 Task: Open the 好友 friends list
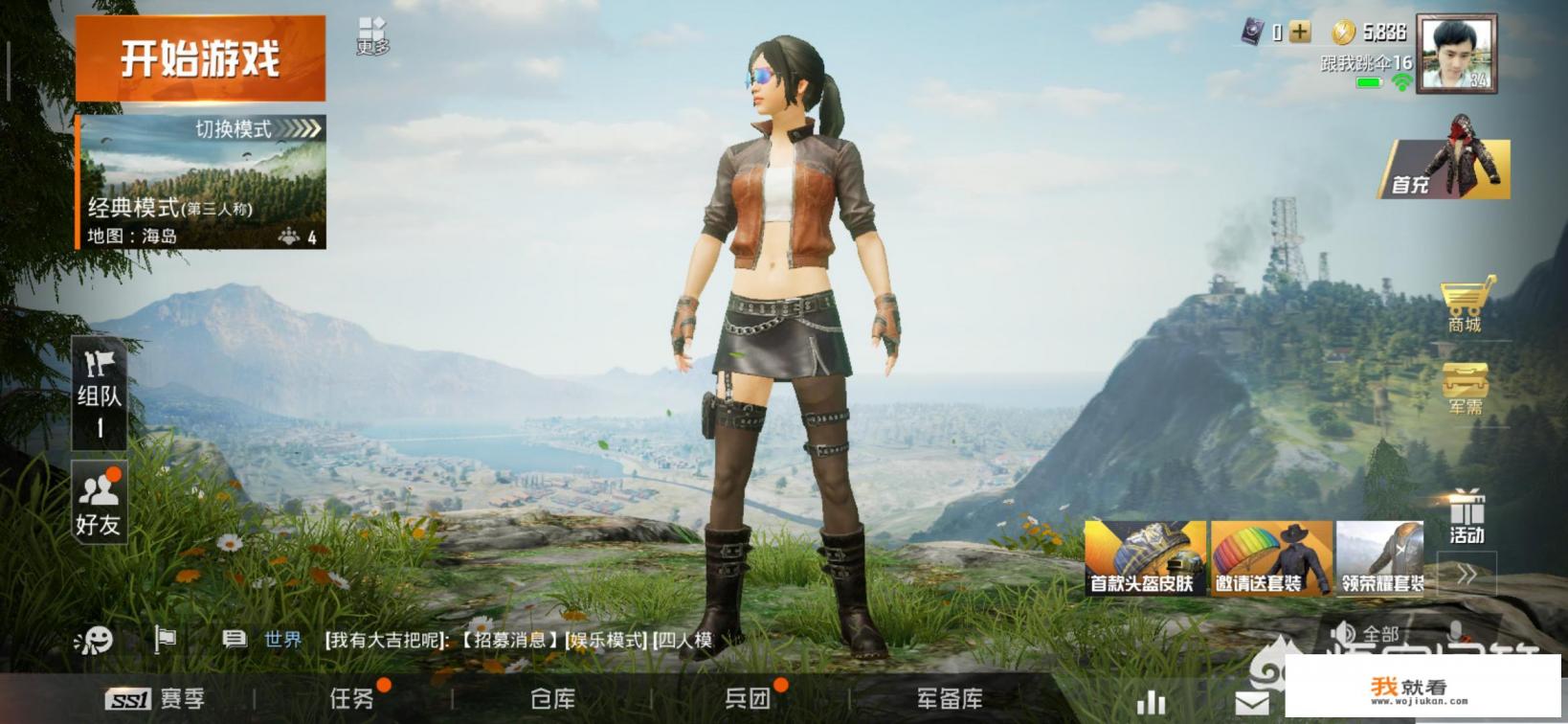pos(99,503)
